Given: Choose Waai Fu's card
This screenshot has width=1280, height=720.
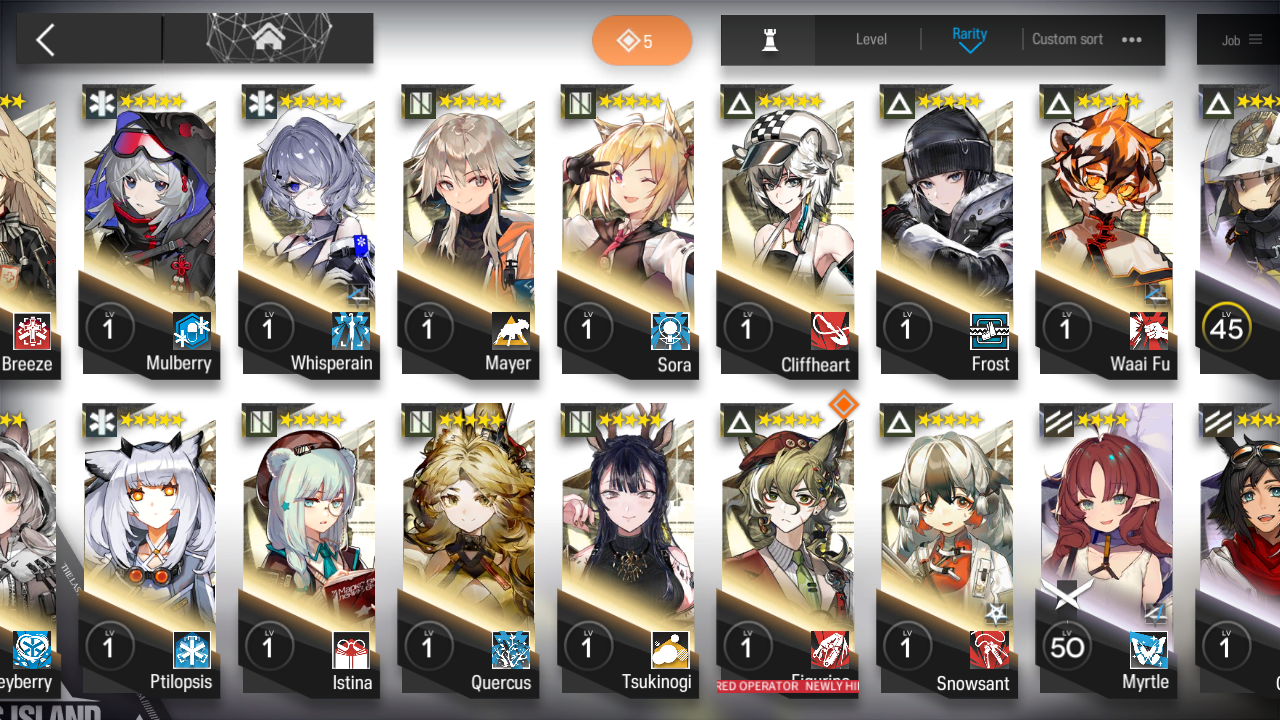Looking at the screenshot, I should 1106,230.
